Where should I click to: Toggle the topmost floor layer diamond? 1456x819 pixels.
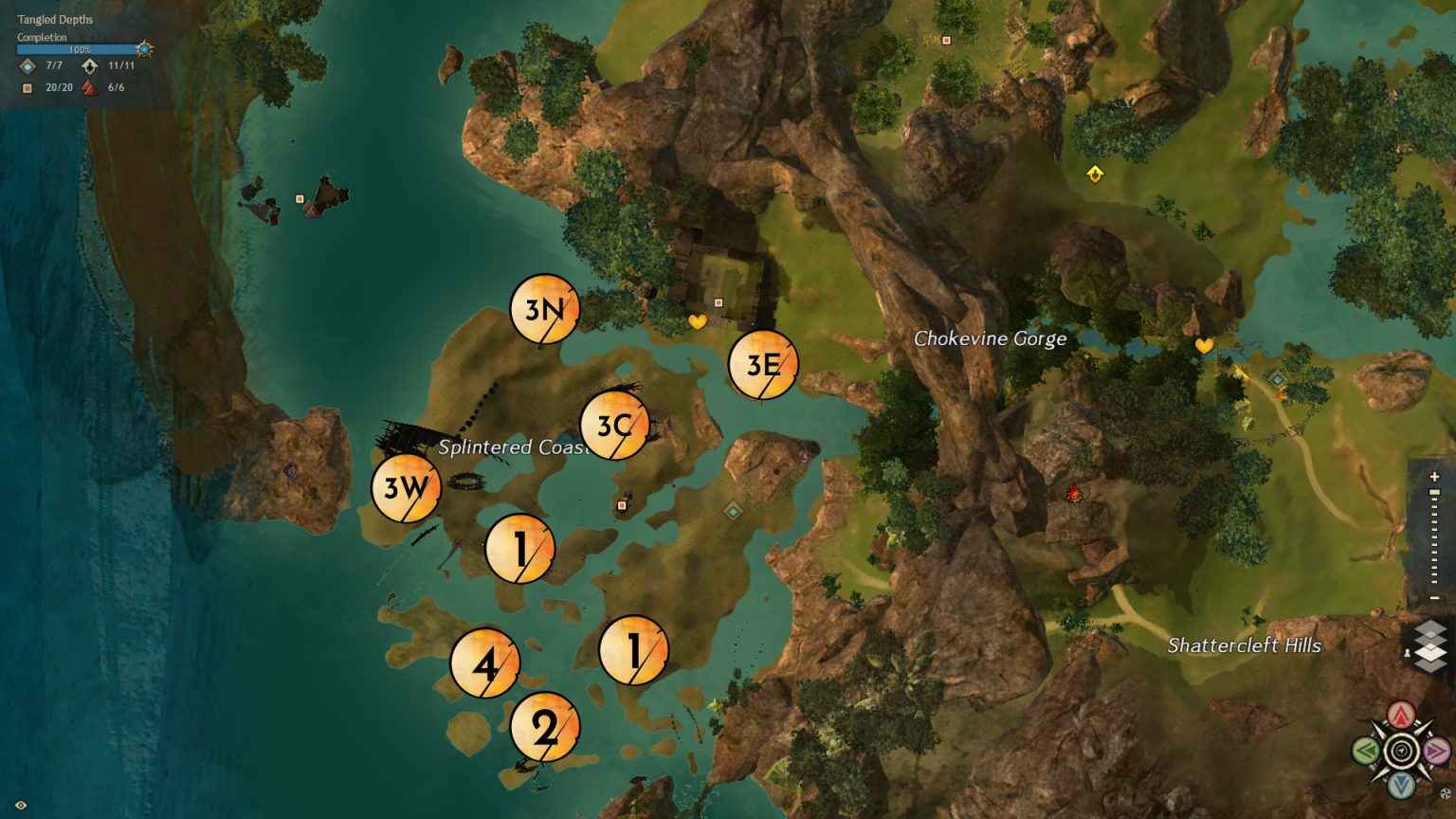(1429, 628)
